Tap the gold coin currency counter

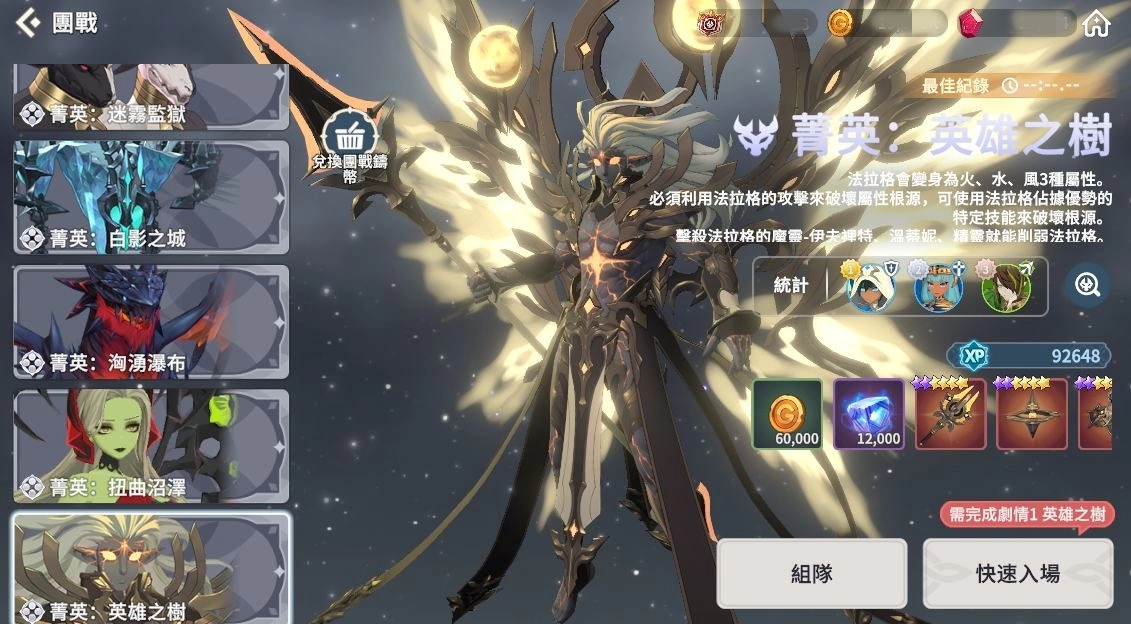click(x=886, y=23)
